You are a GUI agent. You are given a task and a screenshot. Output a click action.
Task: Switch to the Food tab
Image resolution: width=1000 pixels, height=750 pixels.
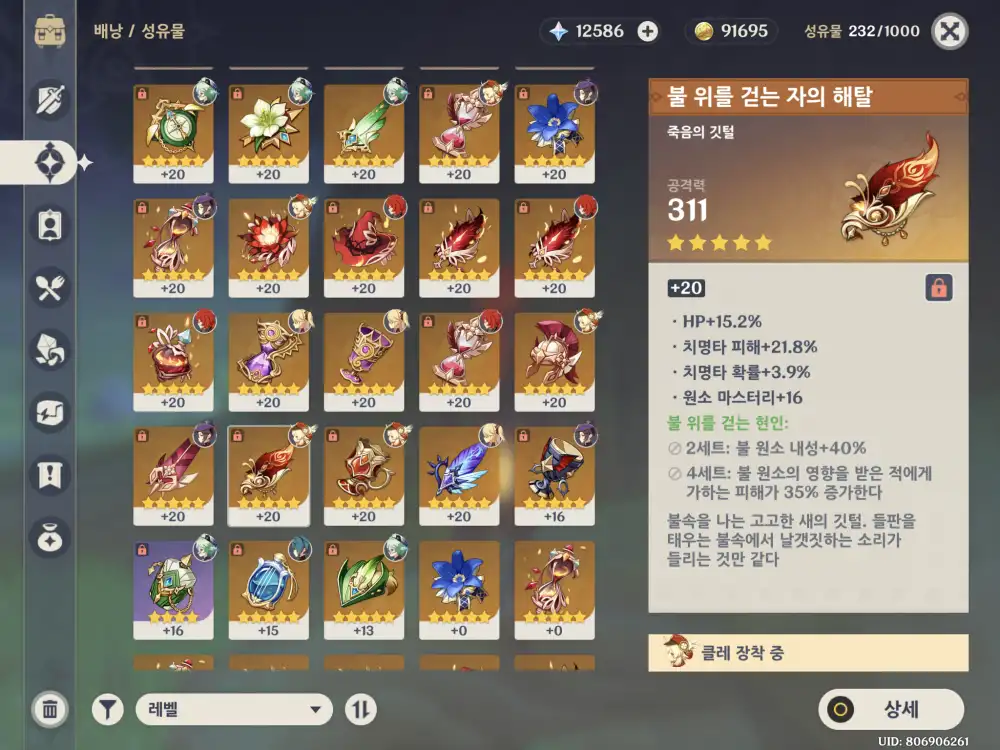50,288
